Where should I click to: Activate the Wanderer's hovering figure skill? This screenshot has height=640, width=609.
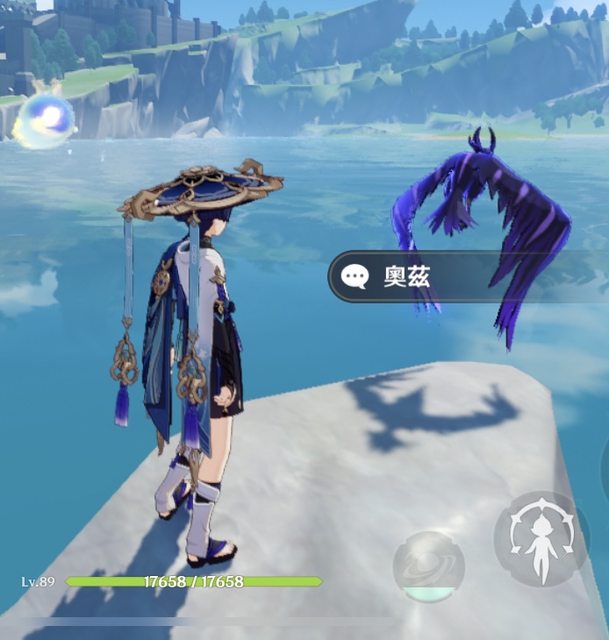click(x=541, y=538)
